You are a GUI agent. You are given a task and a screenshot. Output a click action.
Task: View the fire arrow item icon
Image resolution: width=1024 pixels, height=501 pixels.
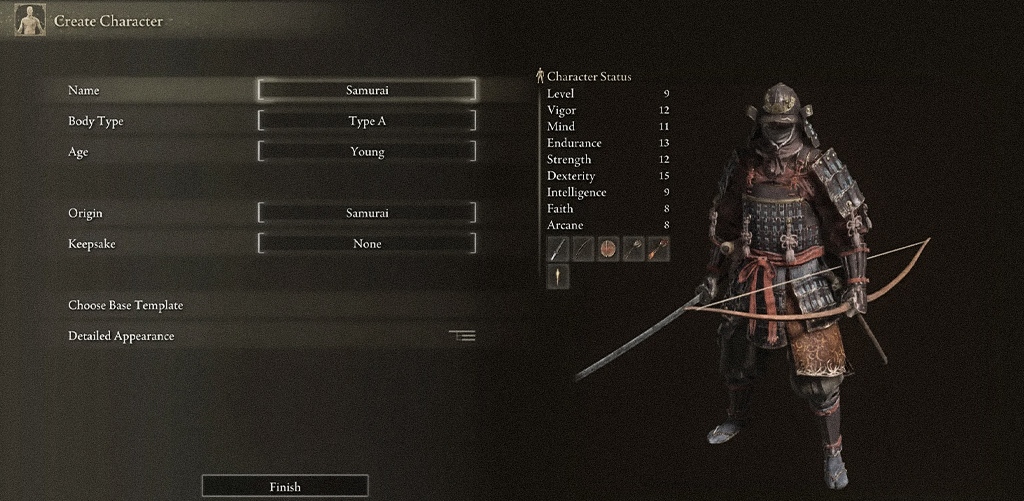(657, 249)
